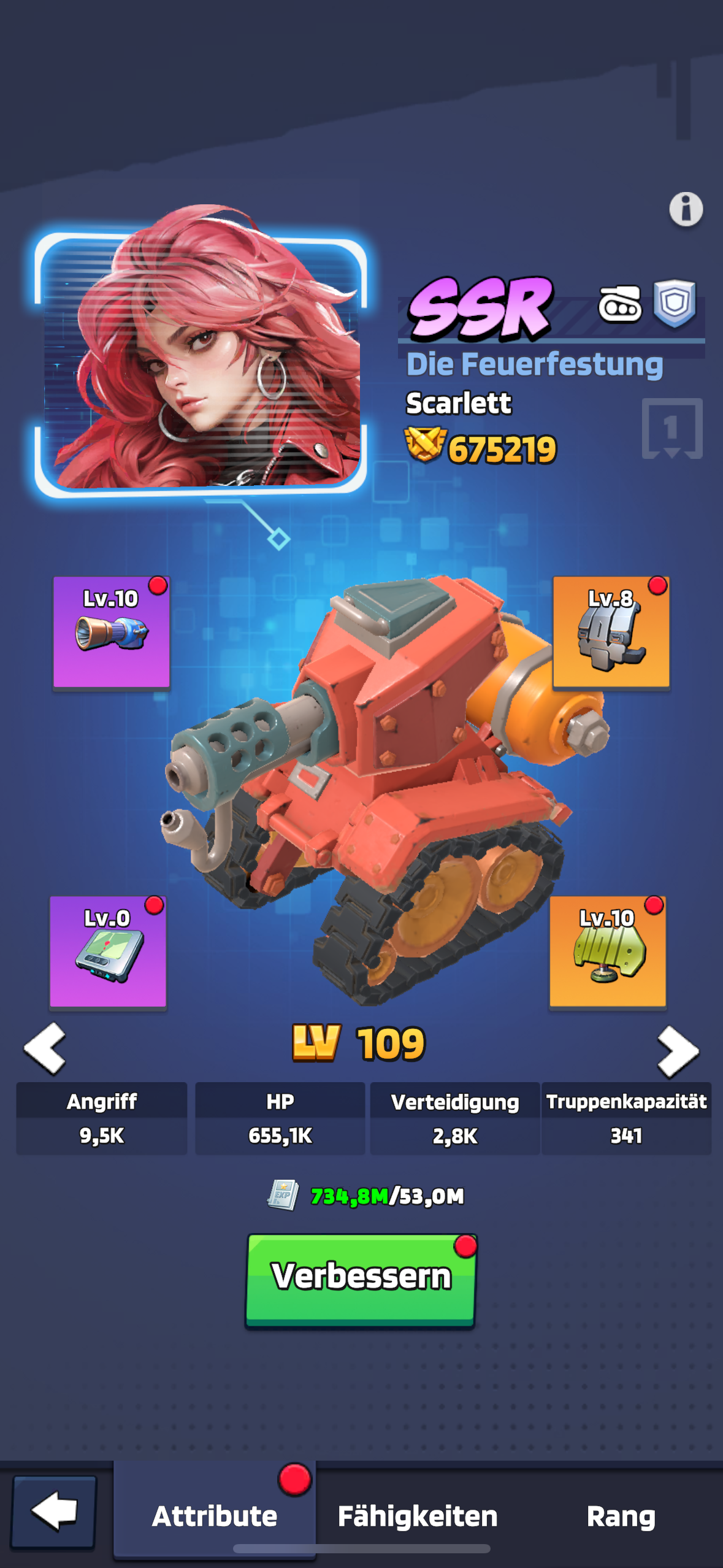Switch to the Fähigkeiten tab
Viewport: 723px width, 1568px height.
(x=418, y=1516)
